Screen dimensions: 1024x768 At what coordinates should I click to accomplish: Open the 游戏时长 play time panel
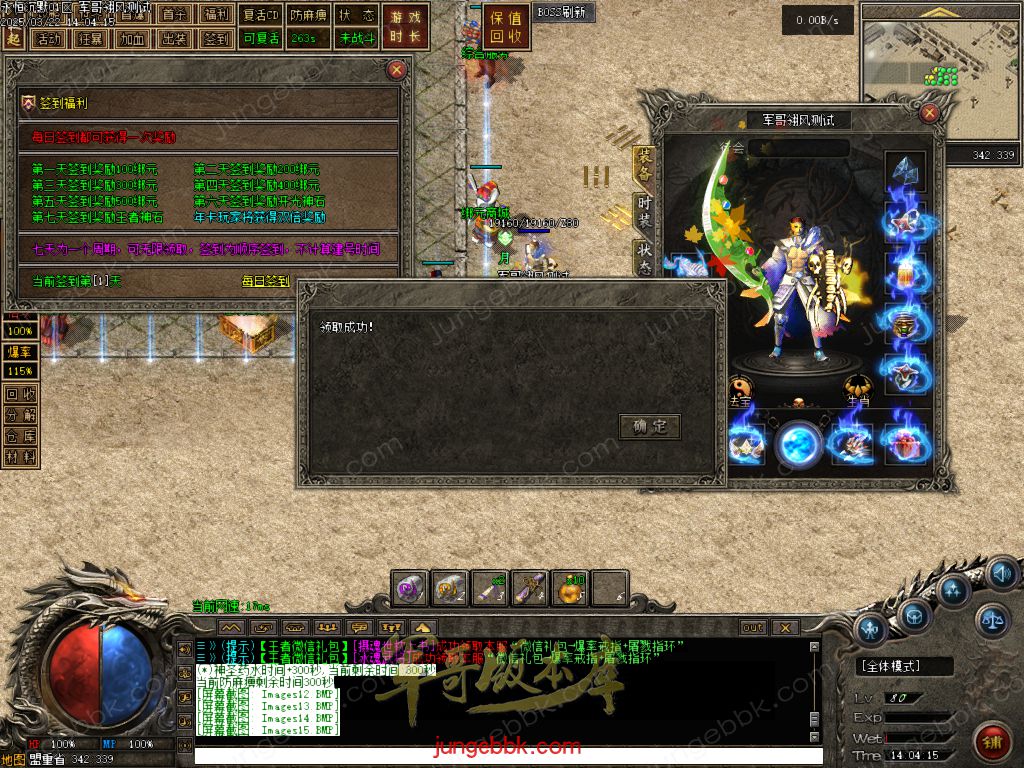[406, 27]
